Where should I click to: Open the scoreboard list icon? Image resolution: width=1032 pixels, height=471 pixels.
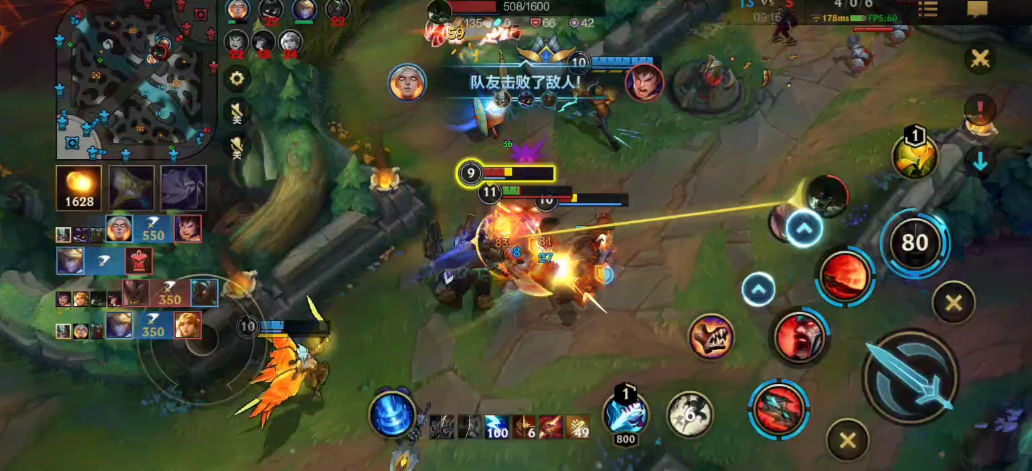tap(928, 10)
